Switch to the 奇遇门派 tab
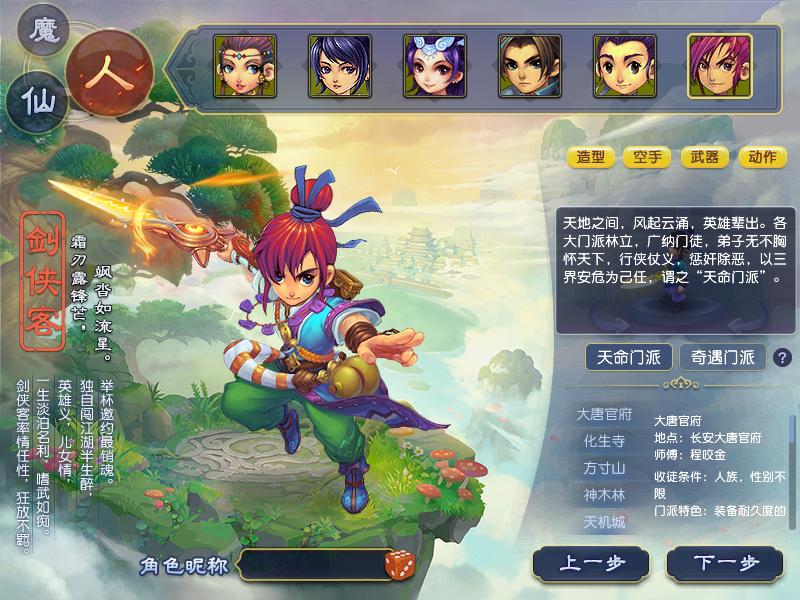Image resolution: width=800 pixels, height=600 pixels. click(x=722, y=357)
